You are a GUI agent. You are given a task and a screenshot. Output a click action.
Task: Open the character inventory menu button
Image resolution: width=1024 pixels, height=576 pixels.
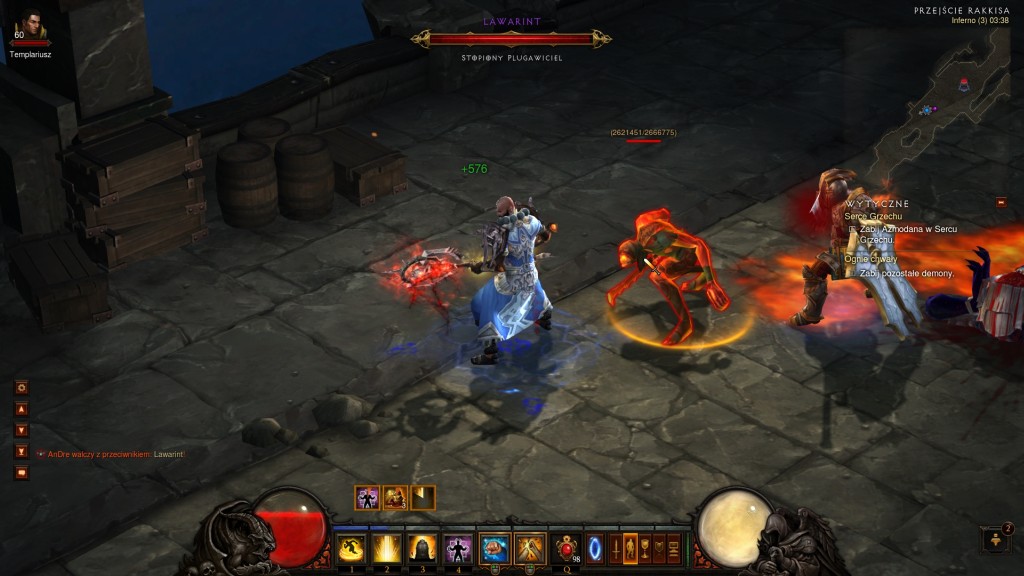(630, 548)
